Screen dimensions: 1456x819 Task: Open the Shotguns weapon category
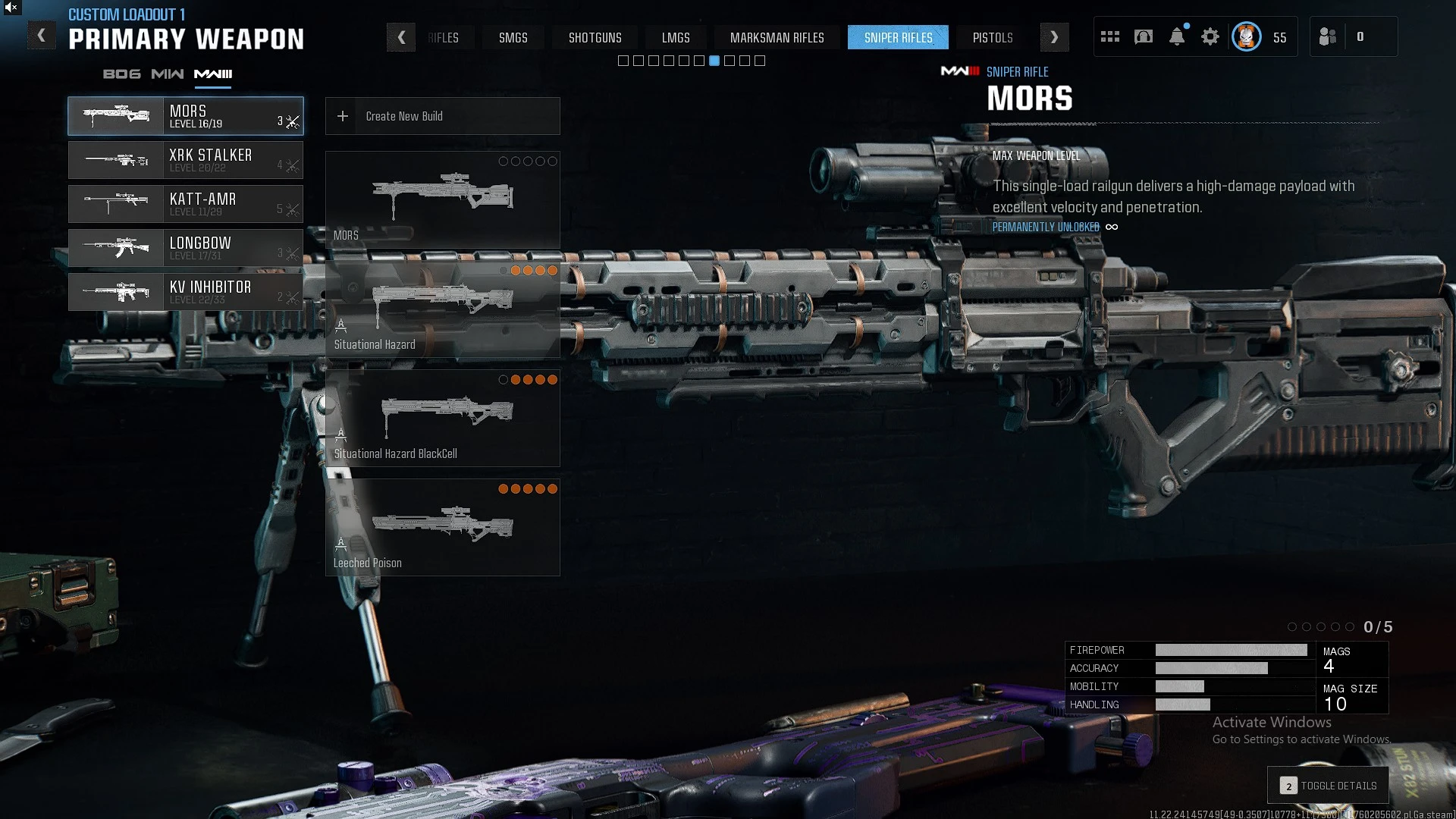click(595, 38)
